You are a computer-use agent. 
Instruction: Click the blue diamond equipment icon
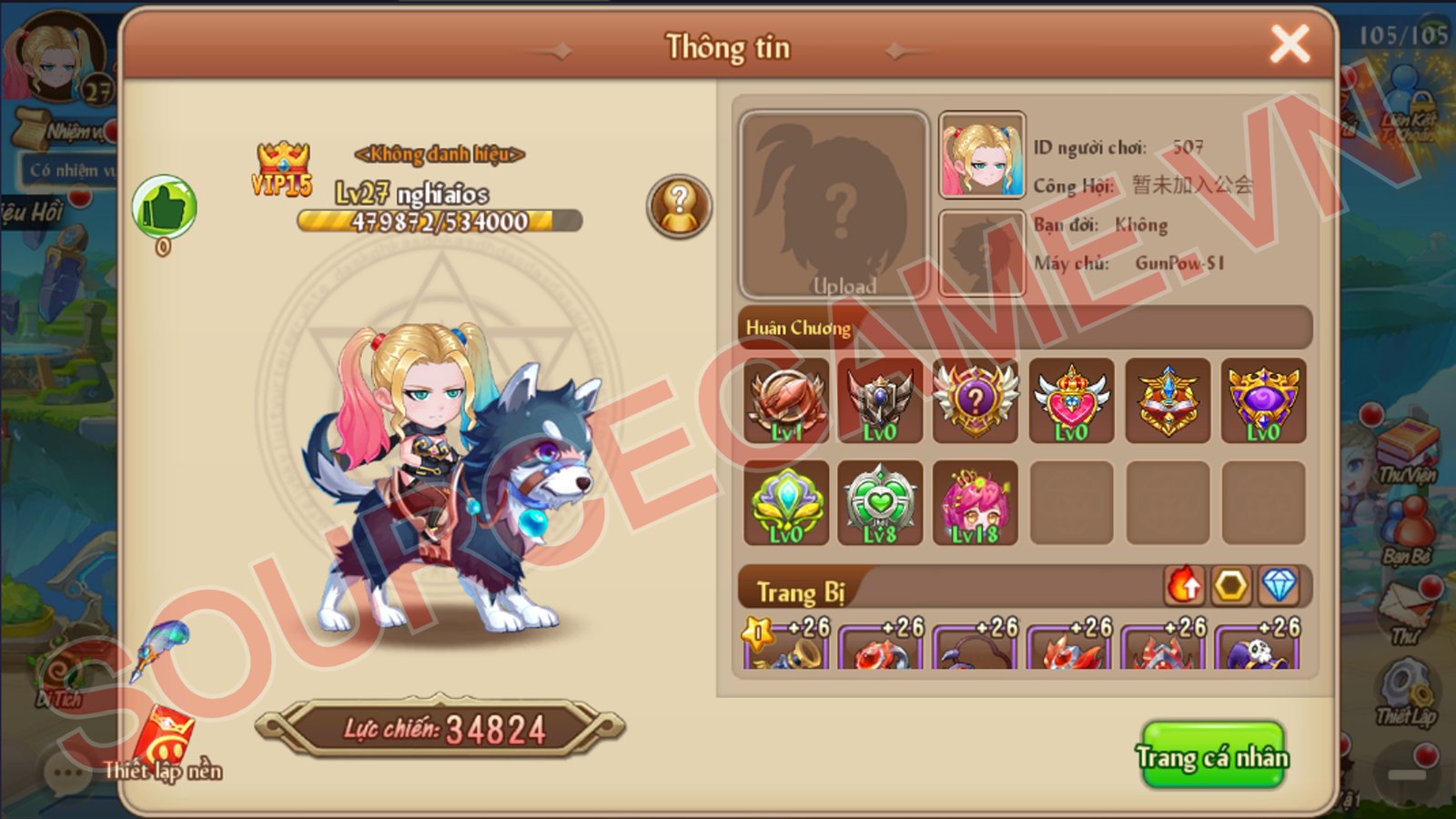1279,586
